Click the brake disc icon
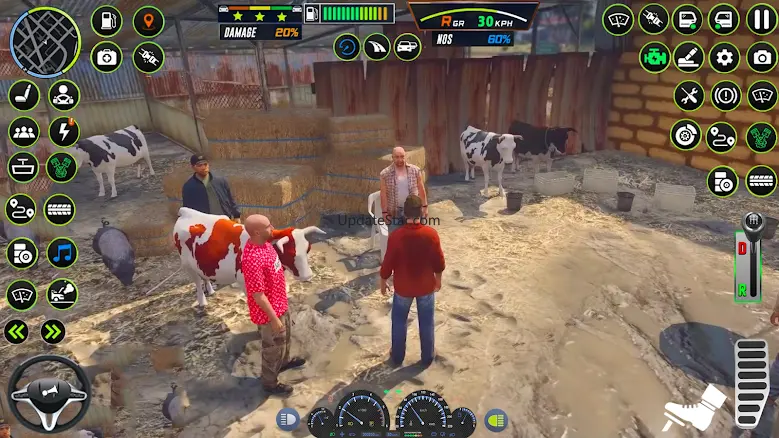This screenshot has height=438, width=779. [x=685, y=135]
